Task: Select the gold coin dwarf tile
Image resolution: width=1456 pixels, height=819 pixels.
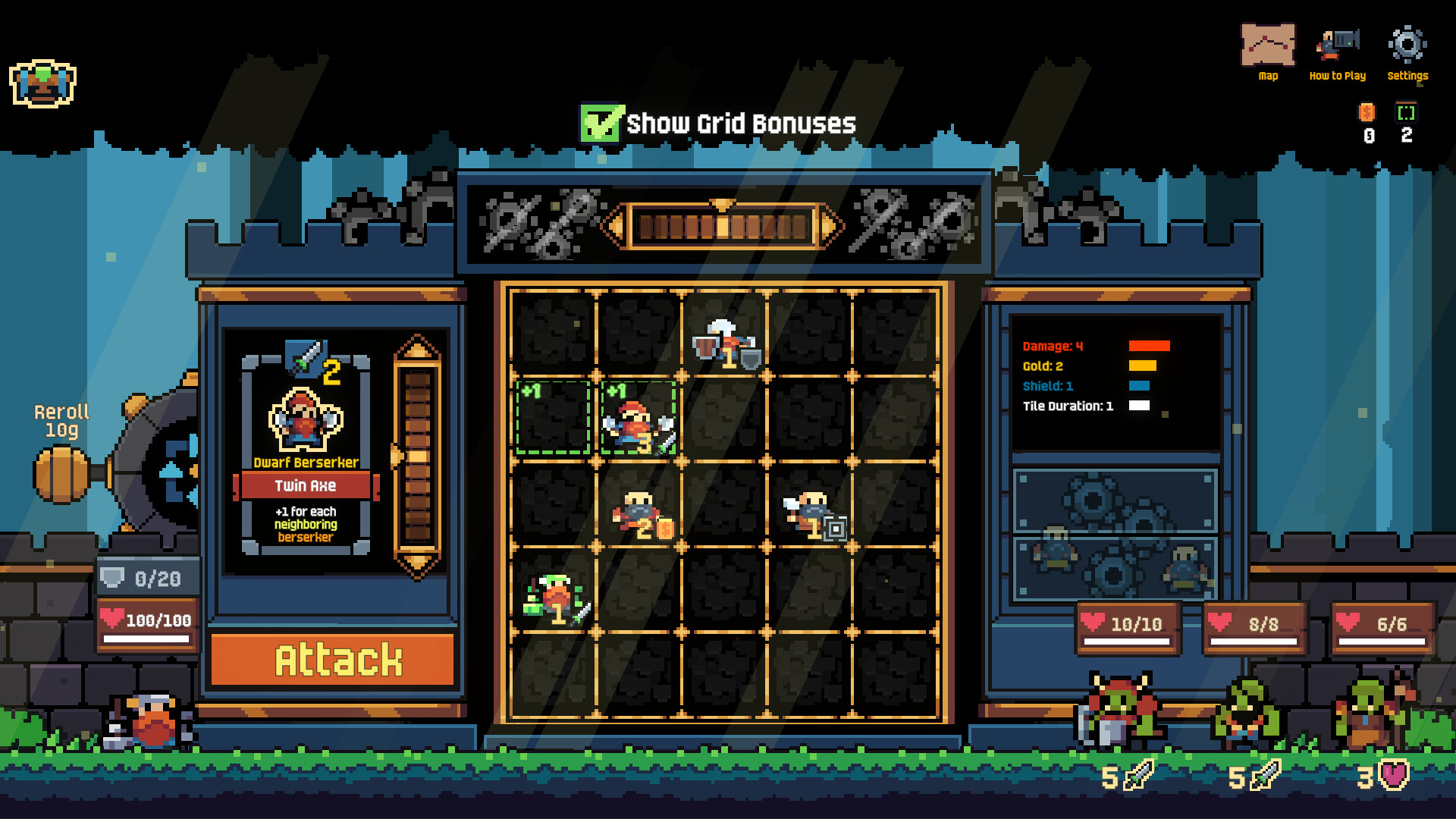Action: [639, 513]
